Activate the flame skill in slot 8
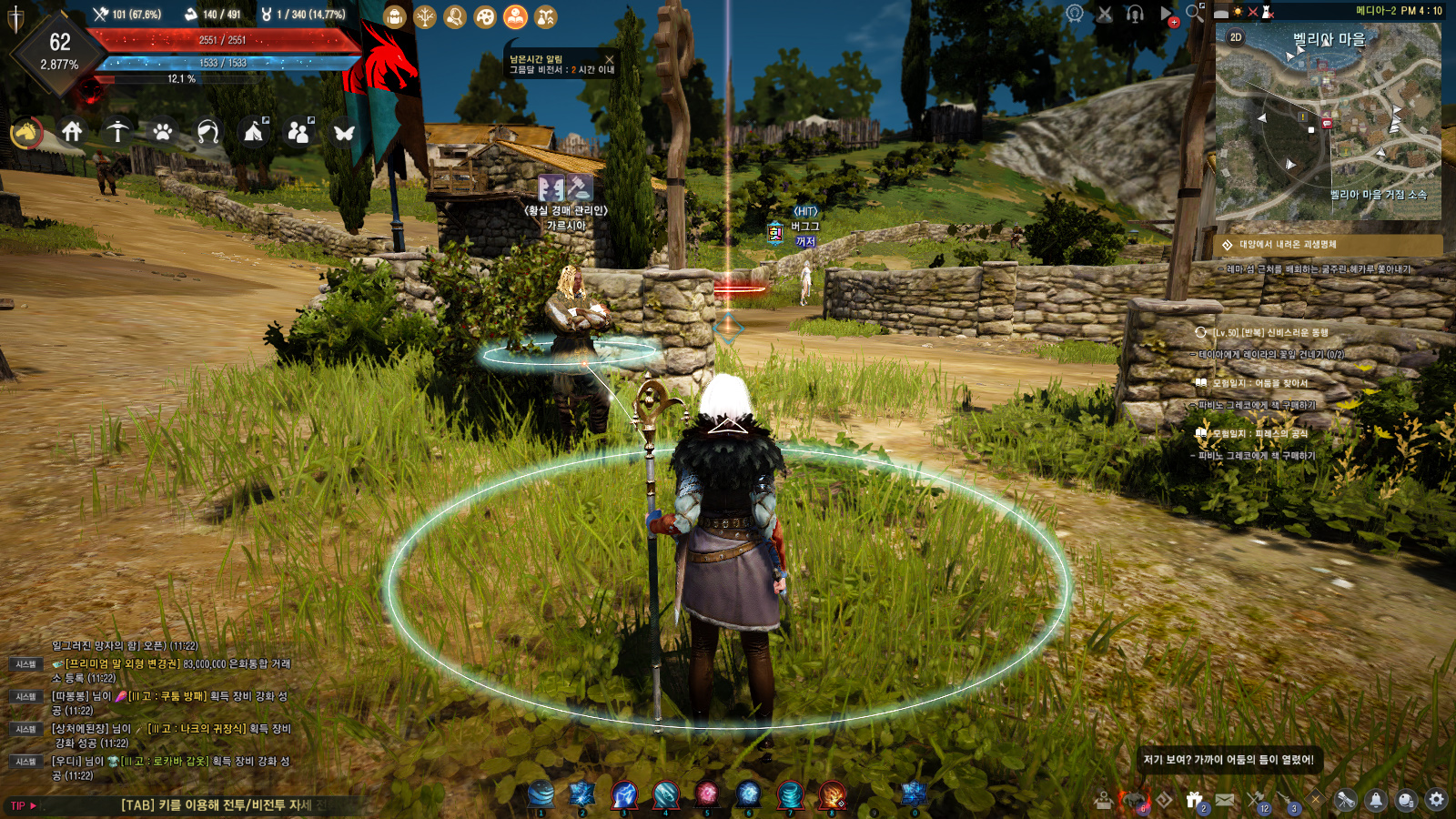1456x819 pixels. [x=832, y=794]
